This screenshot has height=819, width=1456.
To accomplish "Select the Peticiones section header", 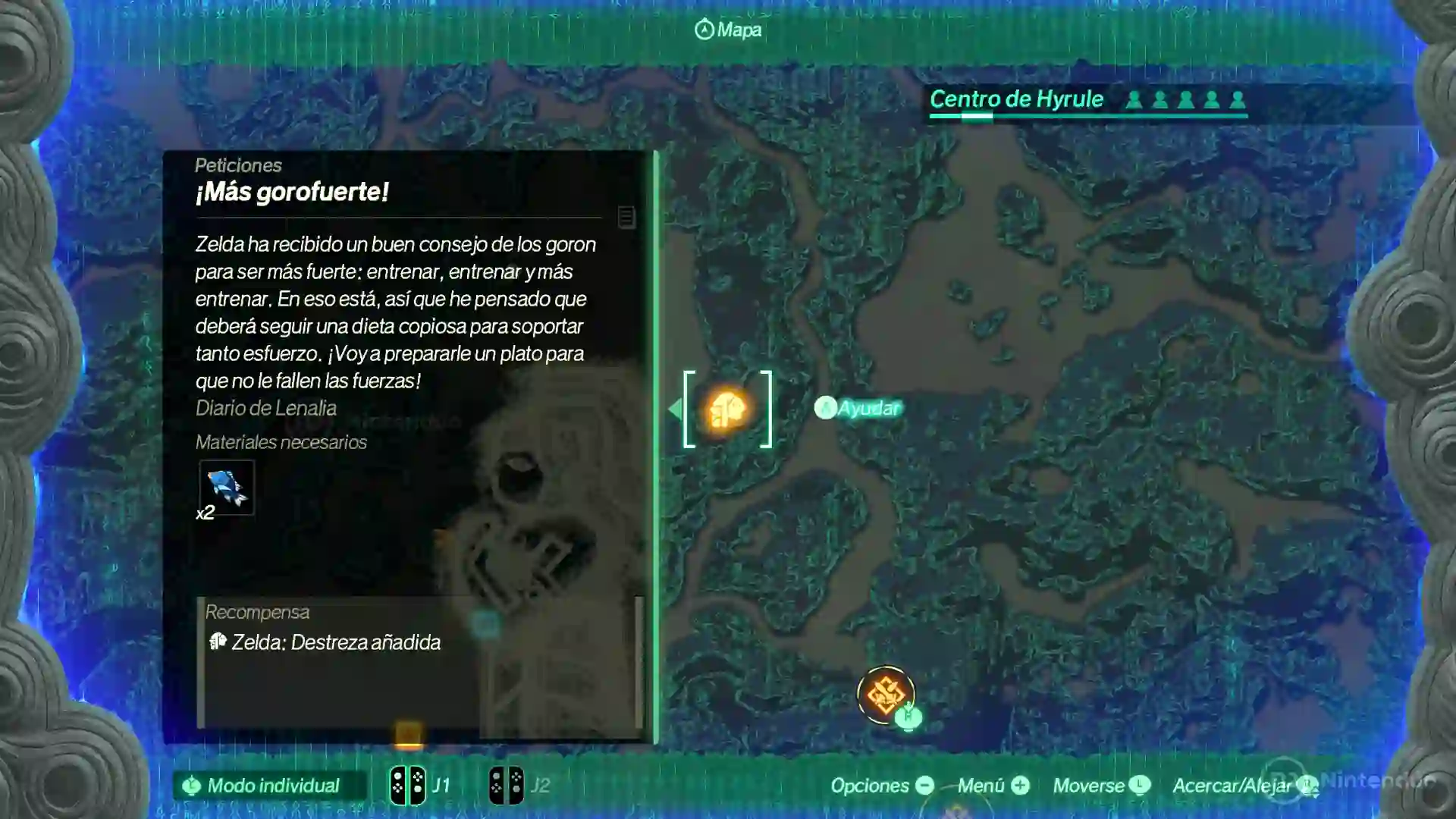I will (238, 165).
